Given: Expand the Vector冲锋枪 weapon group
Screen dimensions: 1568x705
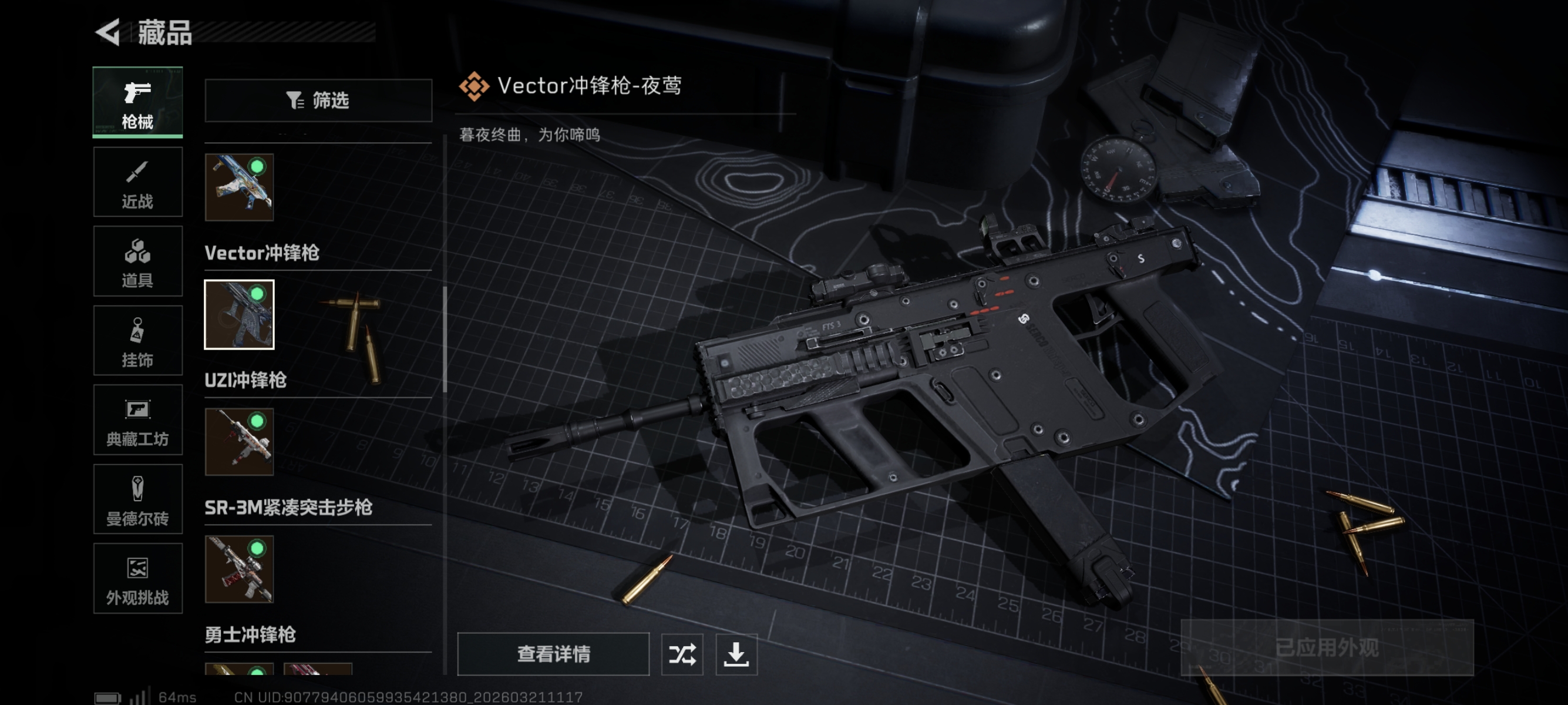Looking at the screenshot, I should tap(263, 254).
